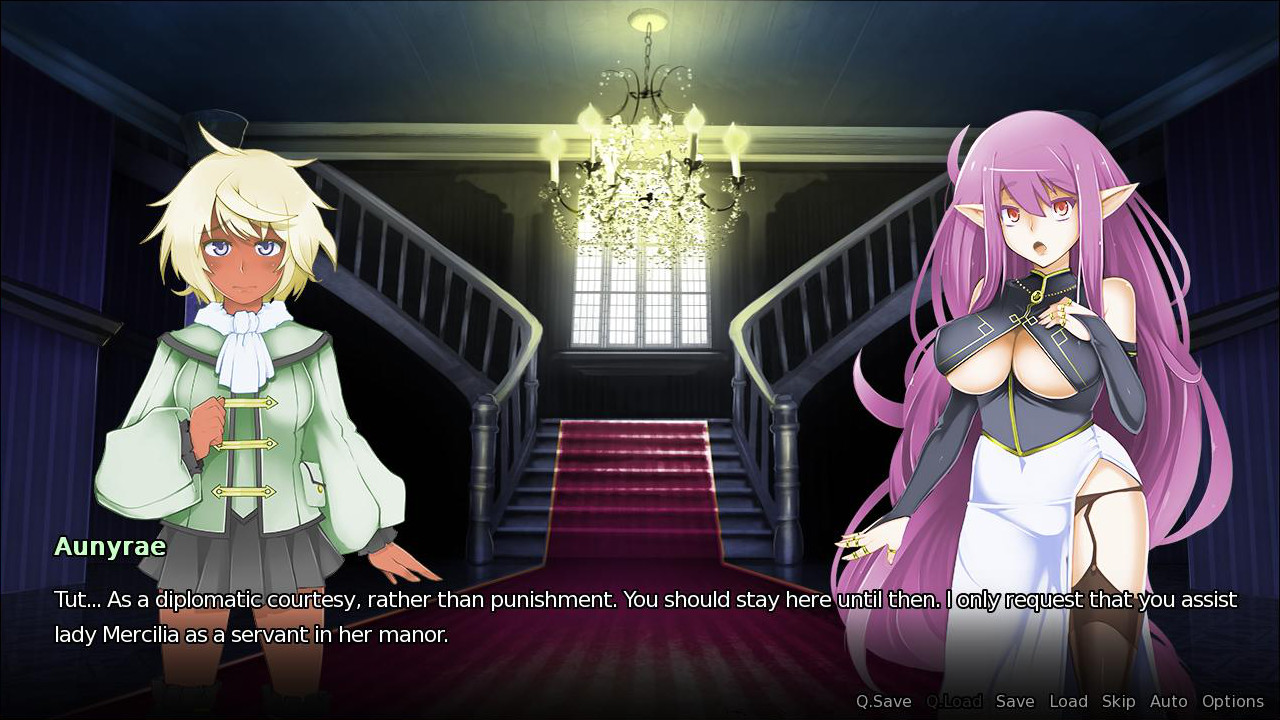Click Load to resume an earlier save
This screenshot has height=720, width=1280.
click(1069, 701)
